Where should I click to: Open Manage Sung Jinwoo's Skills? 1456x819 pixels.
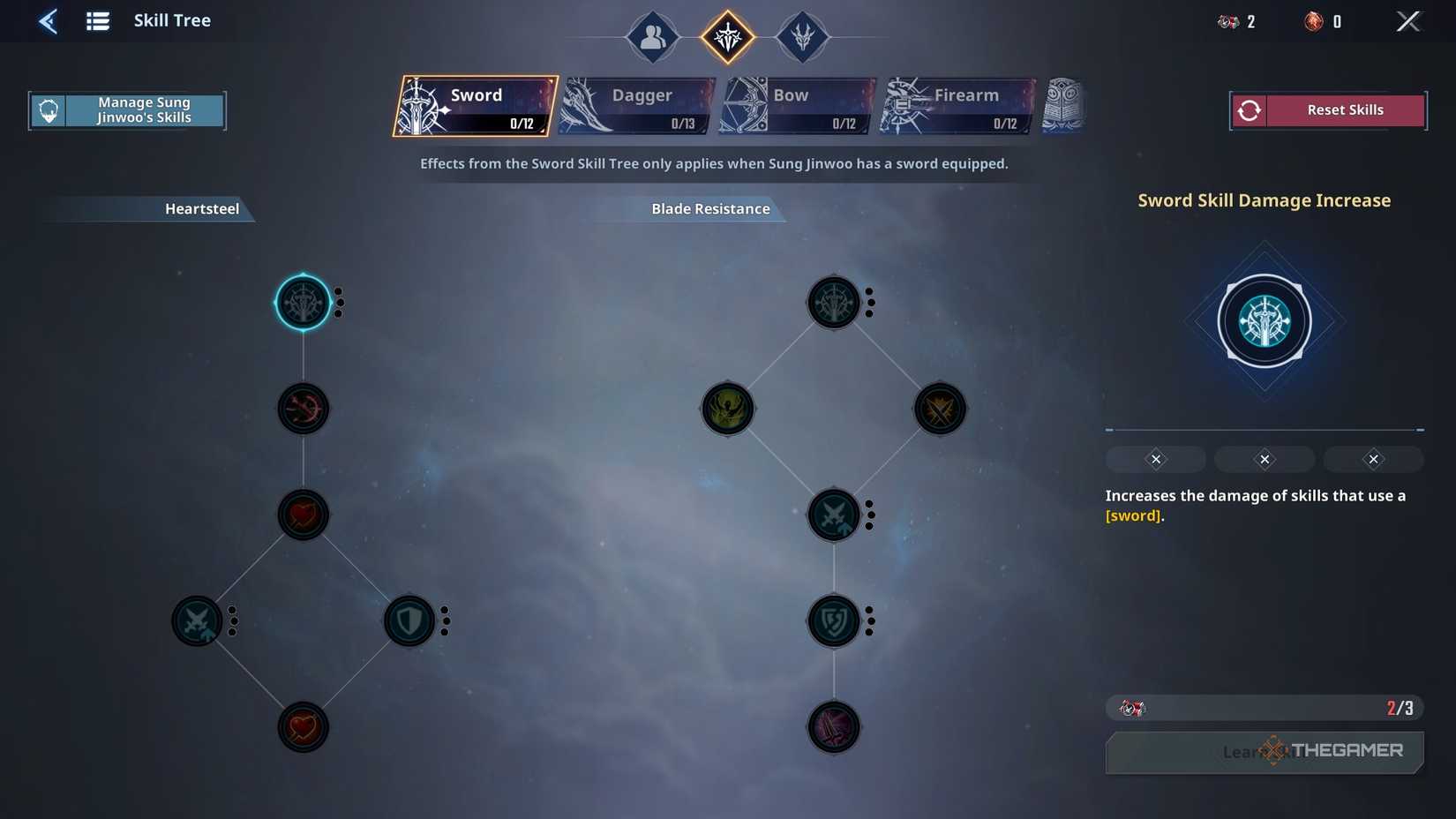(127, 109)
